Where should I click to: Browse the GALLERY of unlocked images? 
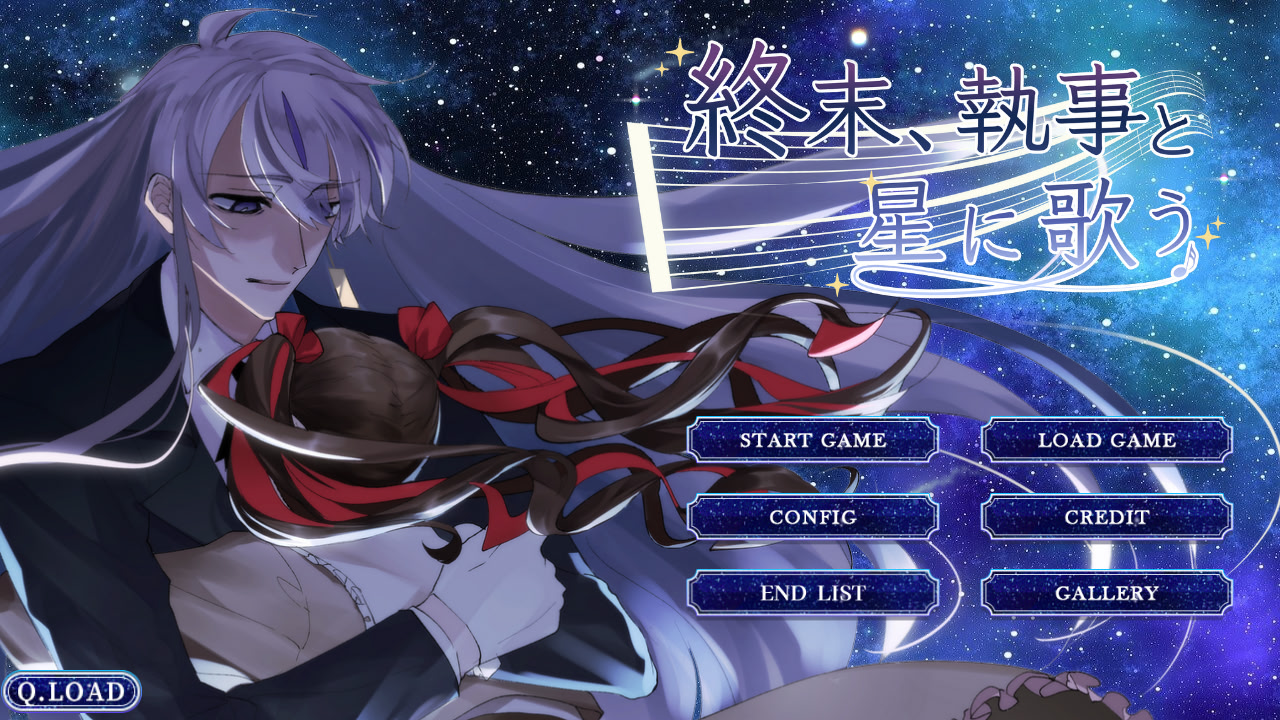point(1106,592)
